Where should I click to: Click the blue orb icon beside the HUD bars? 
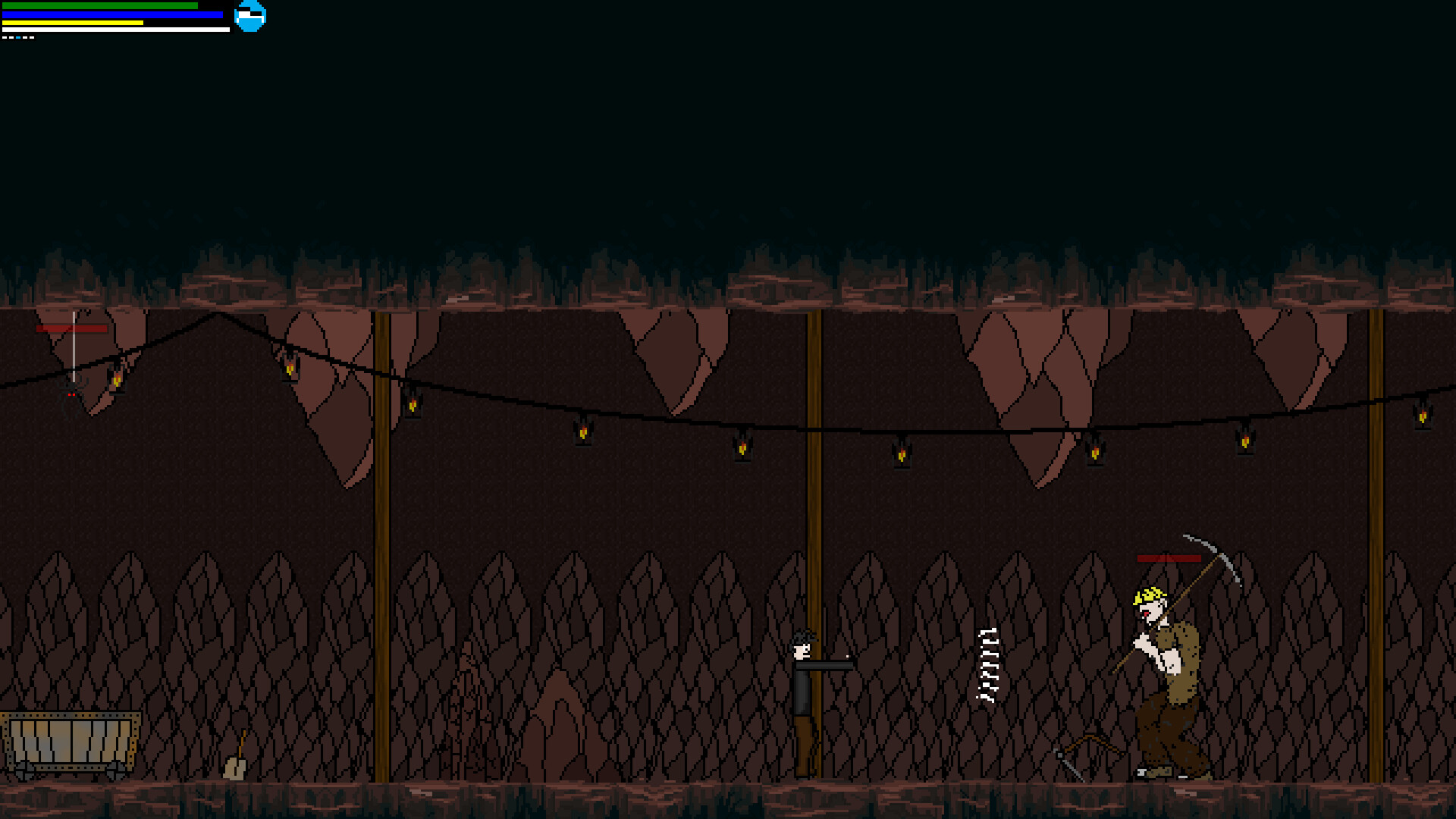point(250,15)
